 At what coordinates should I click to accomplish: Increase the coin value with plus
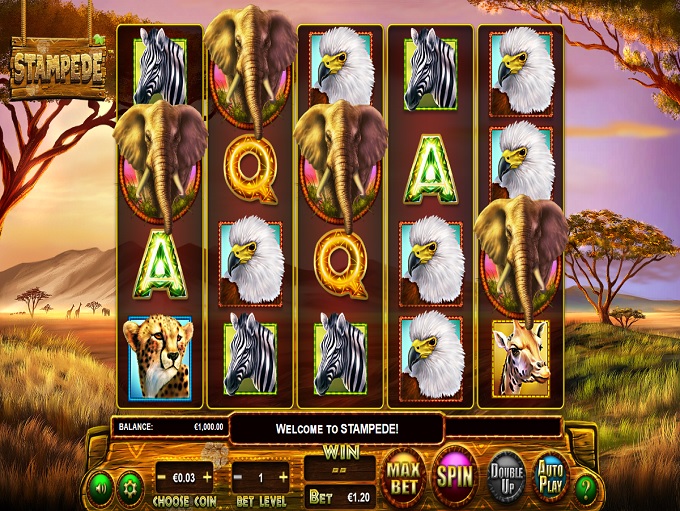click(208, 477)
